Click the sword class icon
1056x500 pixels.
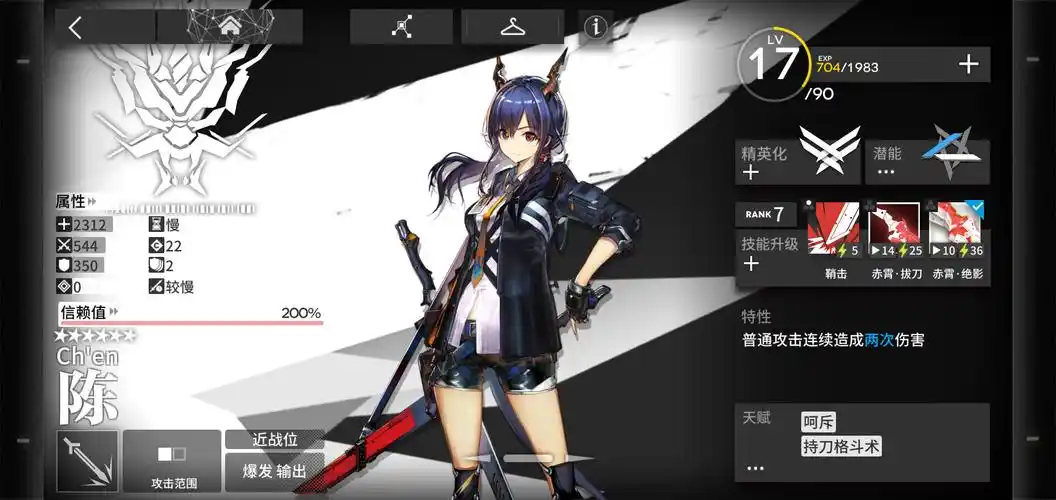click(87, 461)
